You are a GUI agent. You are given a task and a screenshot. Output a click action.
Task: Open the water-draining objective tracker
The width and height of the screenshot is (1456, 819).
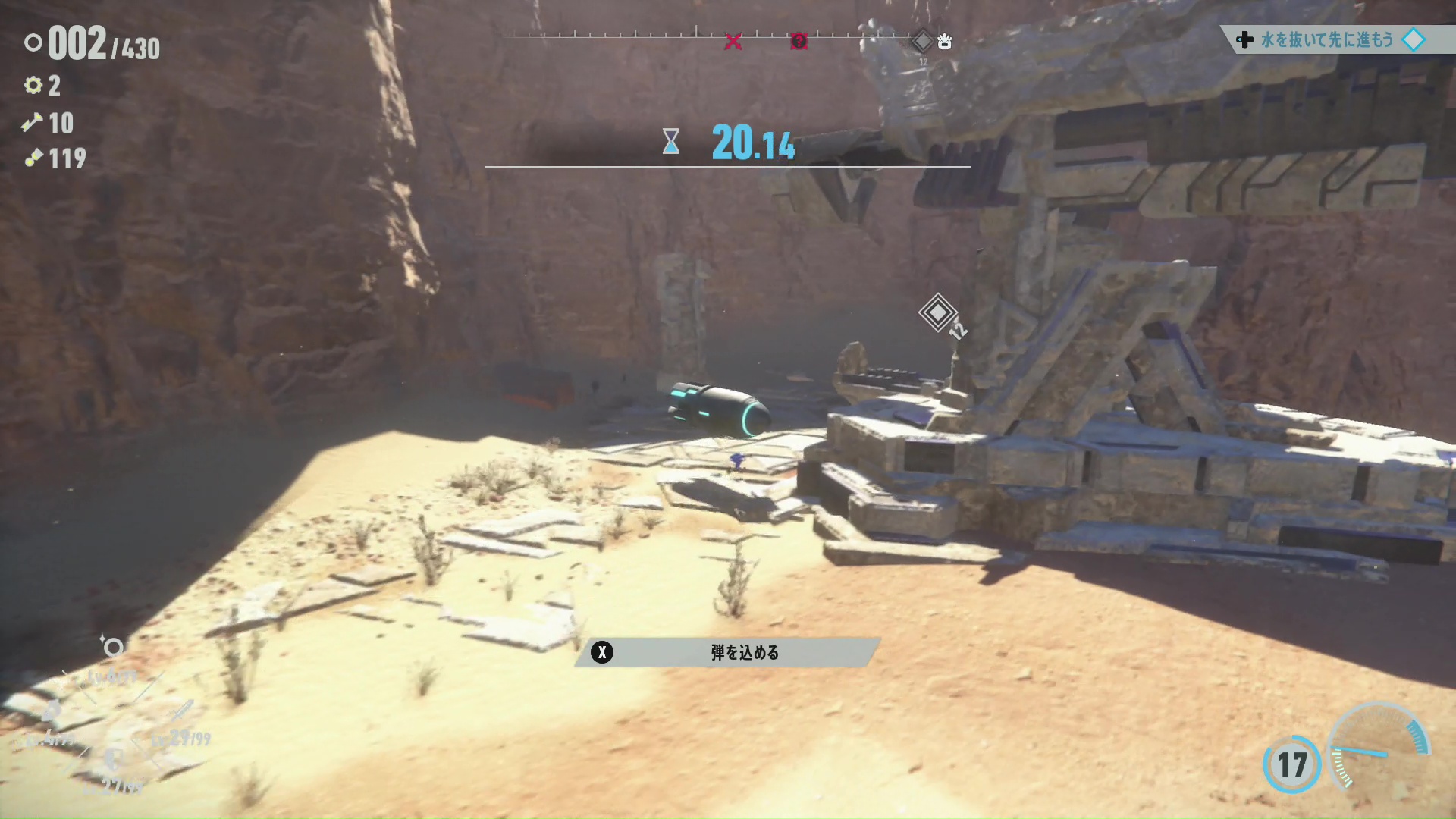coord(1327,39)
